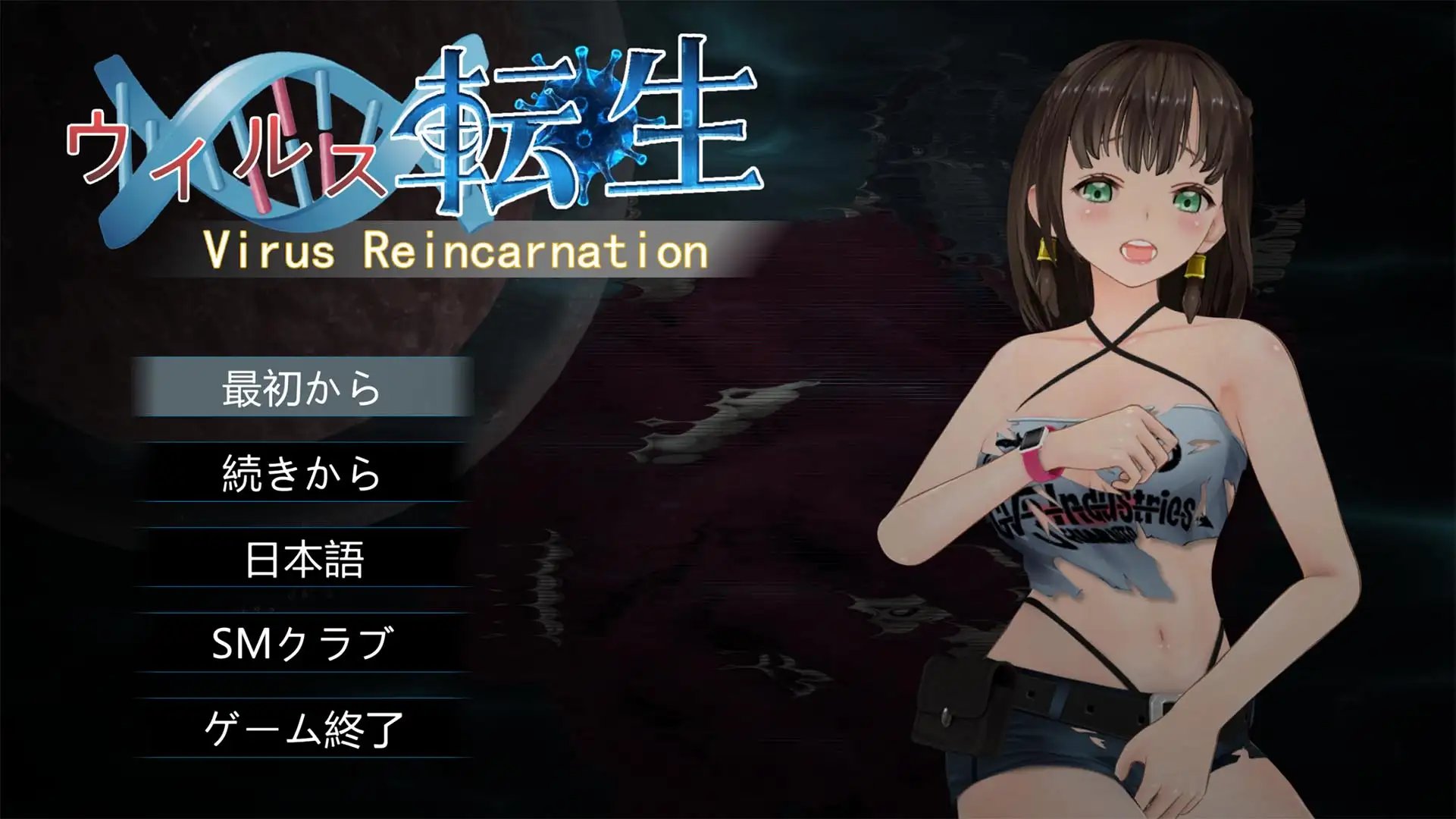Start a new game with 最初から
The height and width of the screenshot is (819, 1456).
302,388
